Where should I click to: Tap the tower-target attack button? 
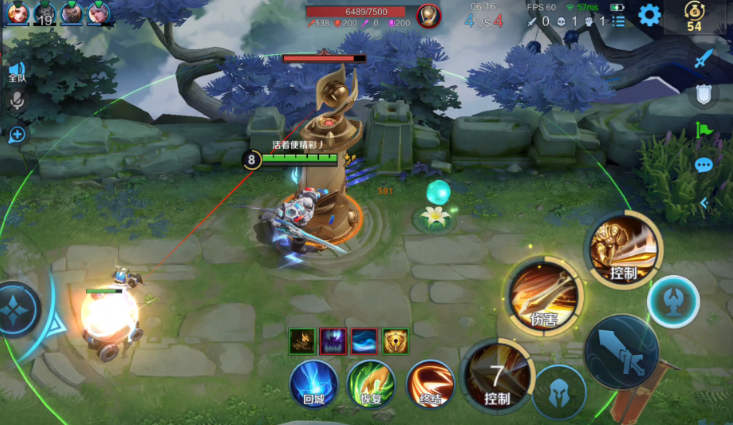pos(673,300)
